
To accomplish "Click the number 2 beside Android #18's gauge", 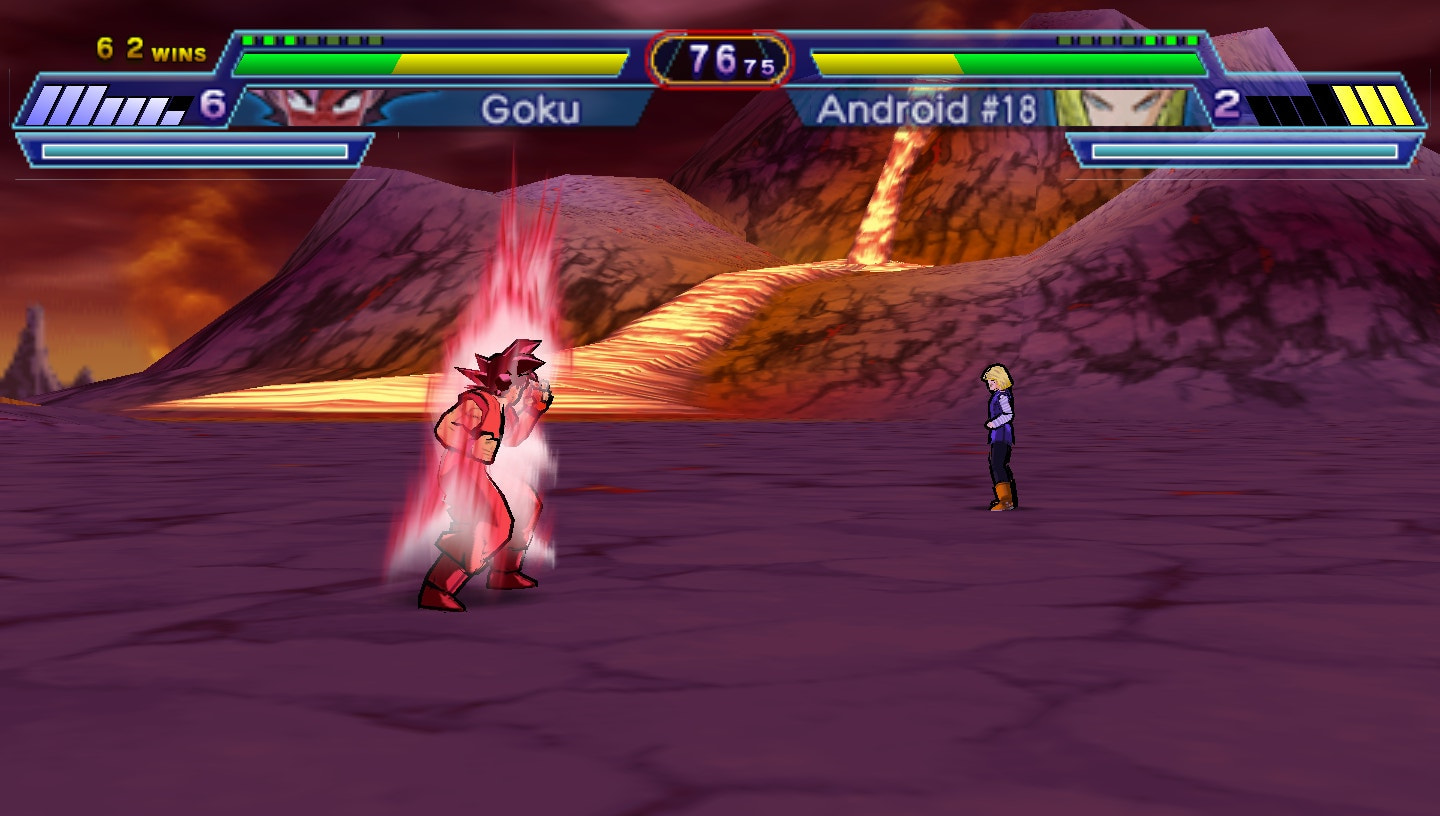I will click(x=1224, y=102).
